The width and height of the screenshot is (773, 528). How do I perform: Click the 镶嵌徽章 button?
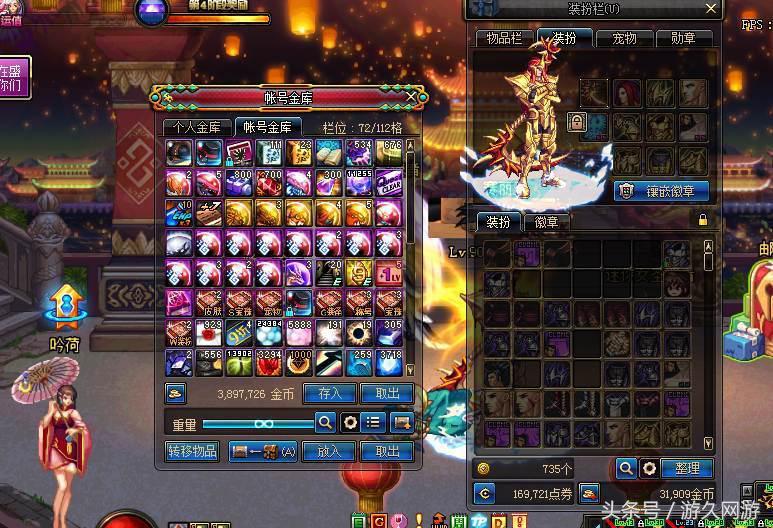click(661, 190)
